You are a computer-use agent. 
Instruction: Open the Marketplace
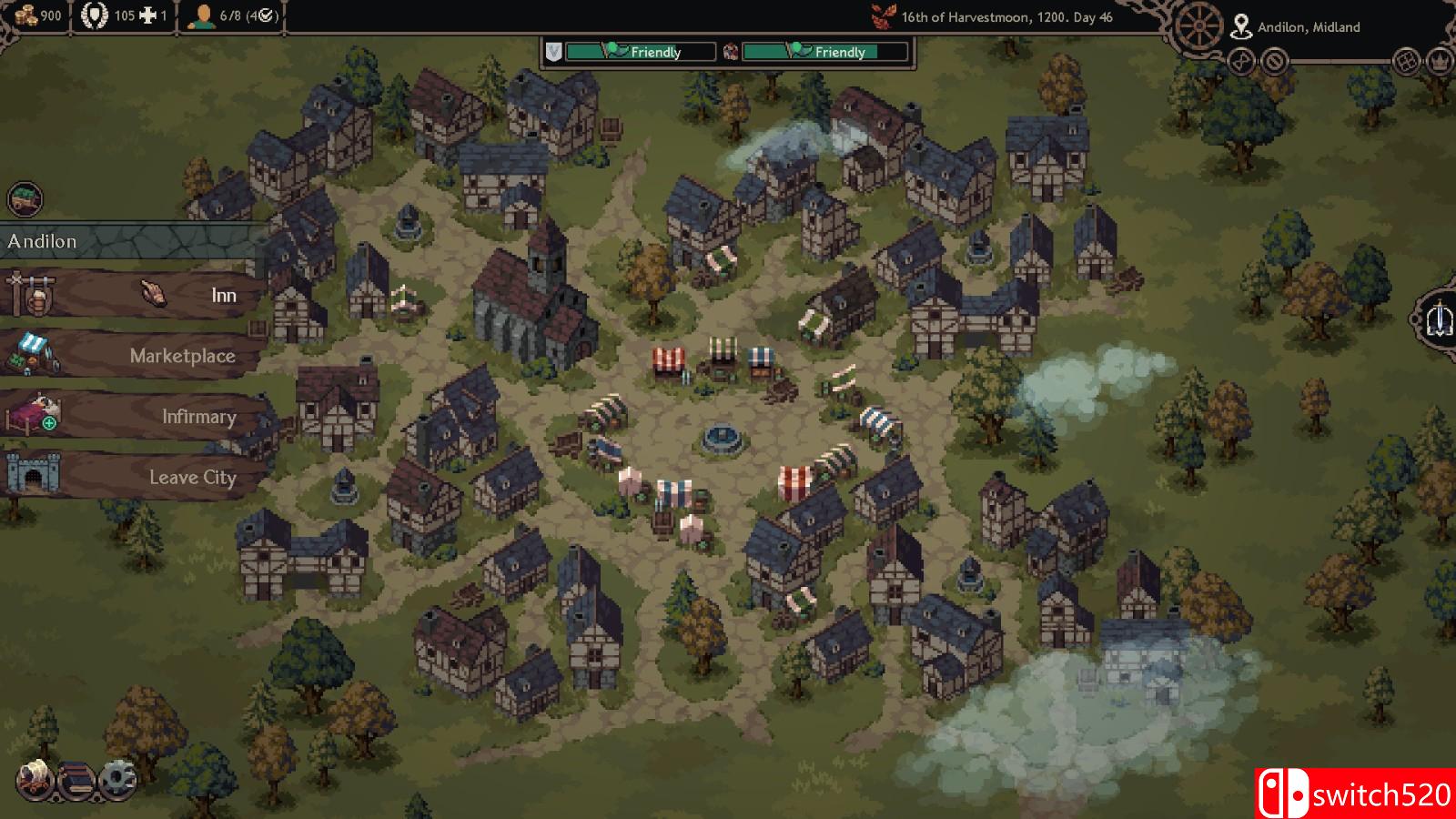(x=136, y=356)
